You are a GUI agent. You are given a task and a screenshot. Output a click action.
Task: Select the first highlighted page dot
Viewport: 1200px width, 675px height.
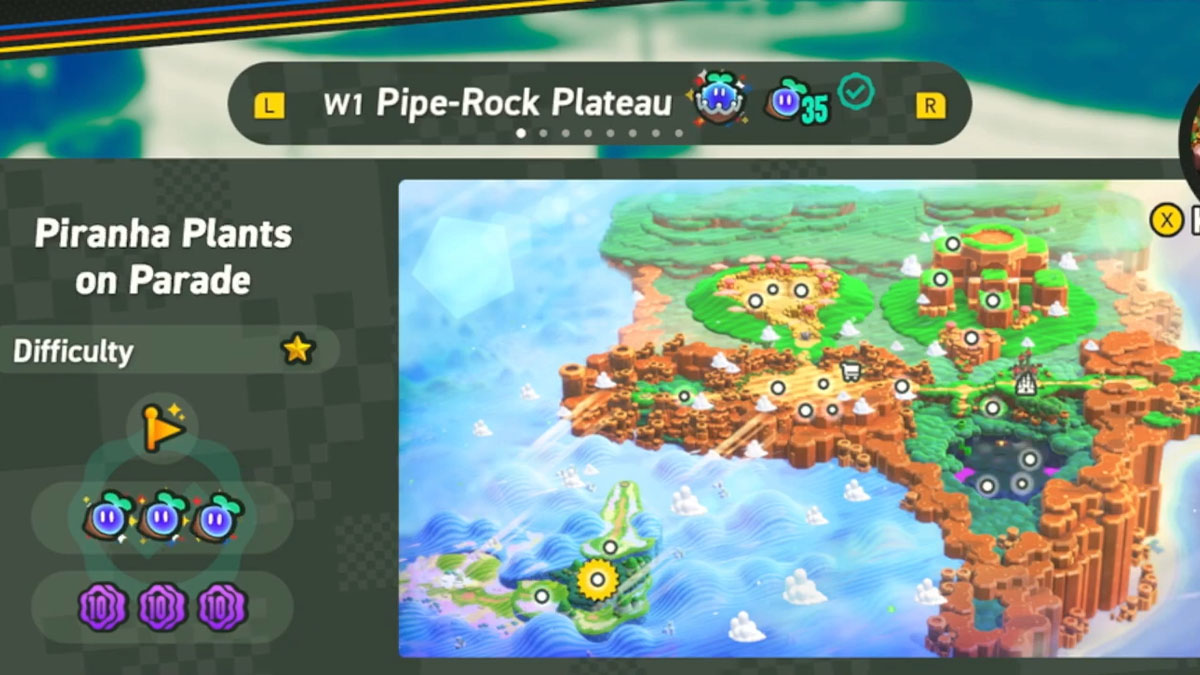(x=520, y=133)
